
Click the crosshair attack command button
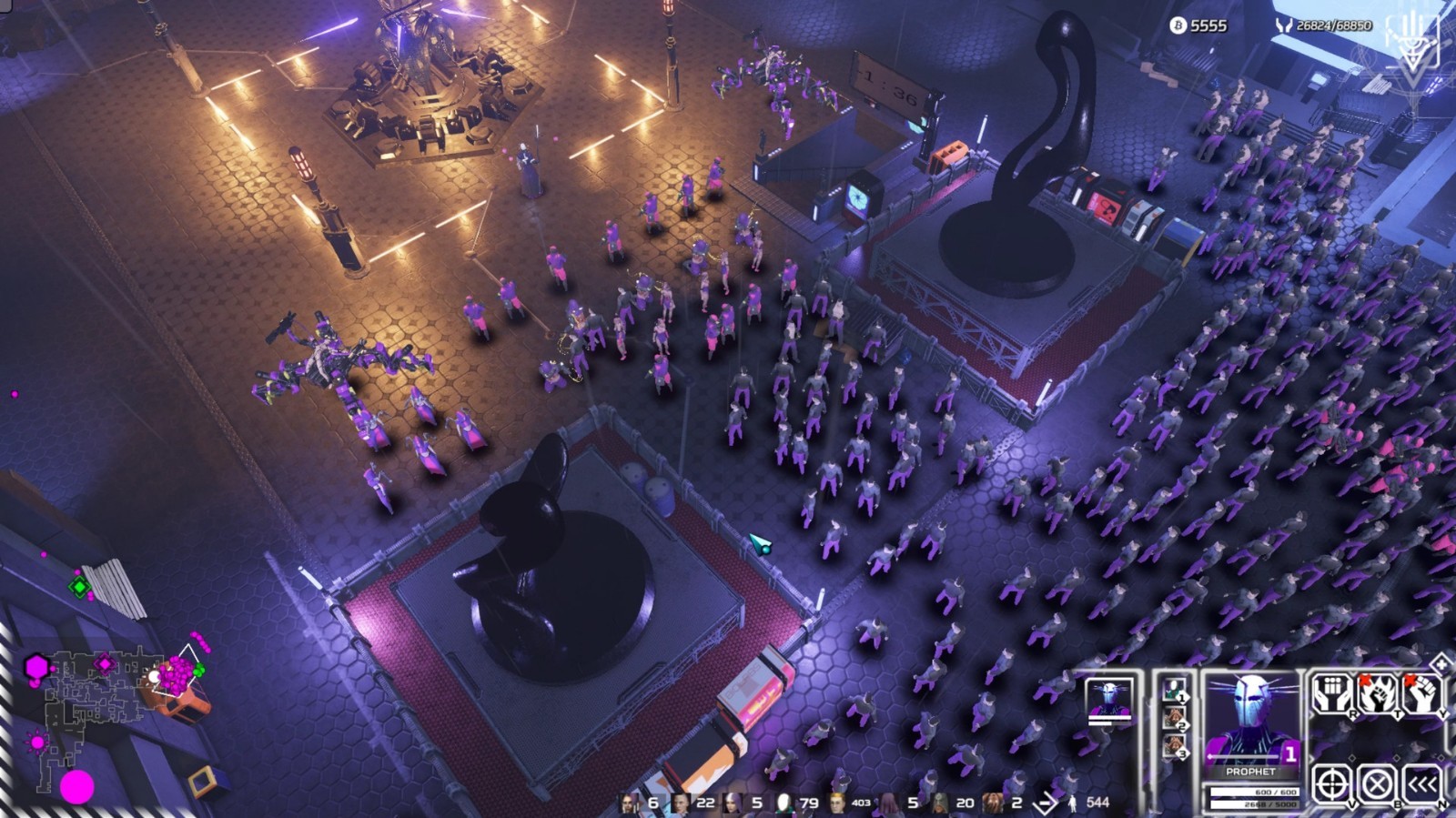click(1331, 783)
